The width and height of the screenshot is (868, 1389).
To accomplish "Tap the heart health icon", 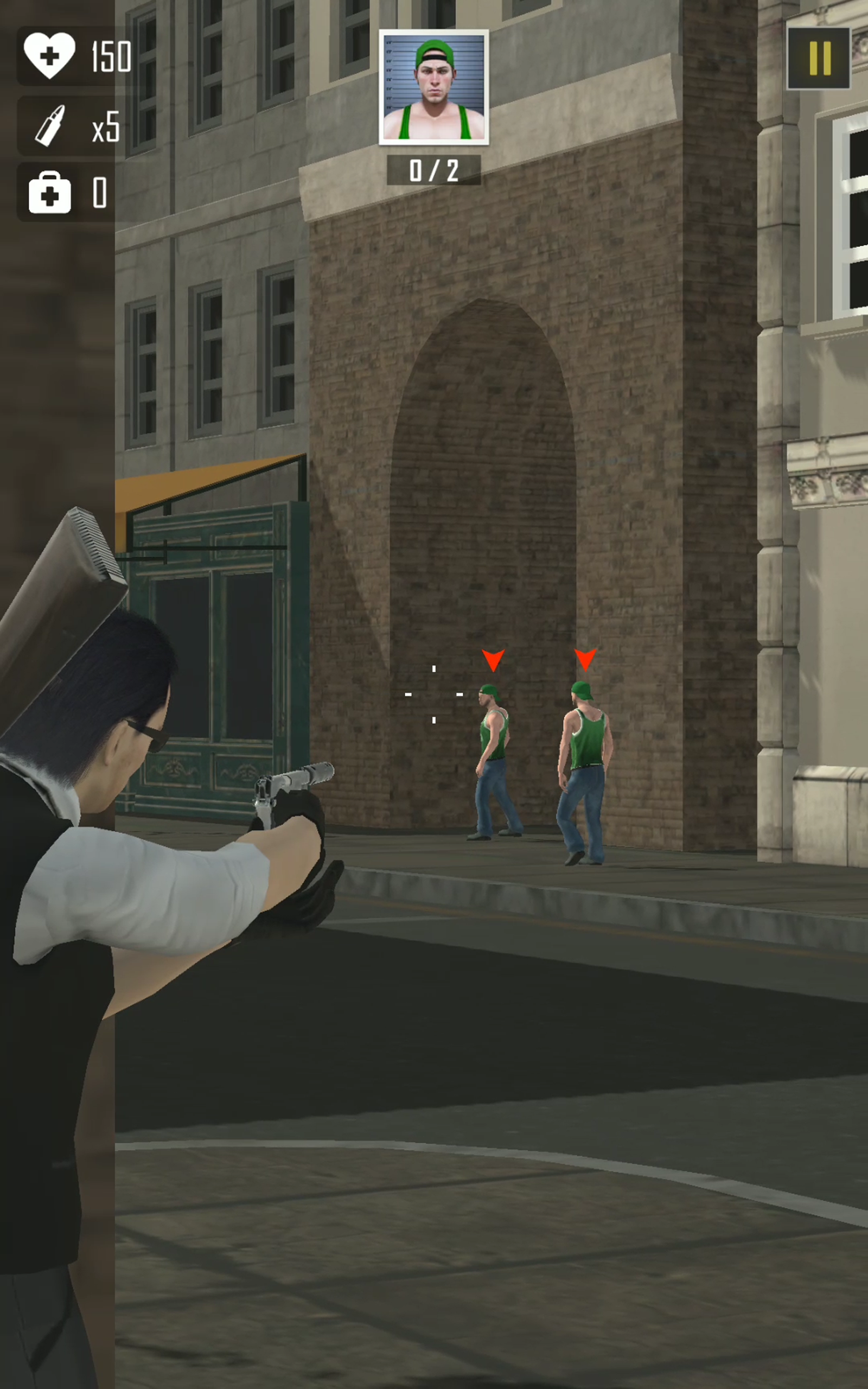I will [x=50, y=55].
